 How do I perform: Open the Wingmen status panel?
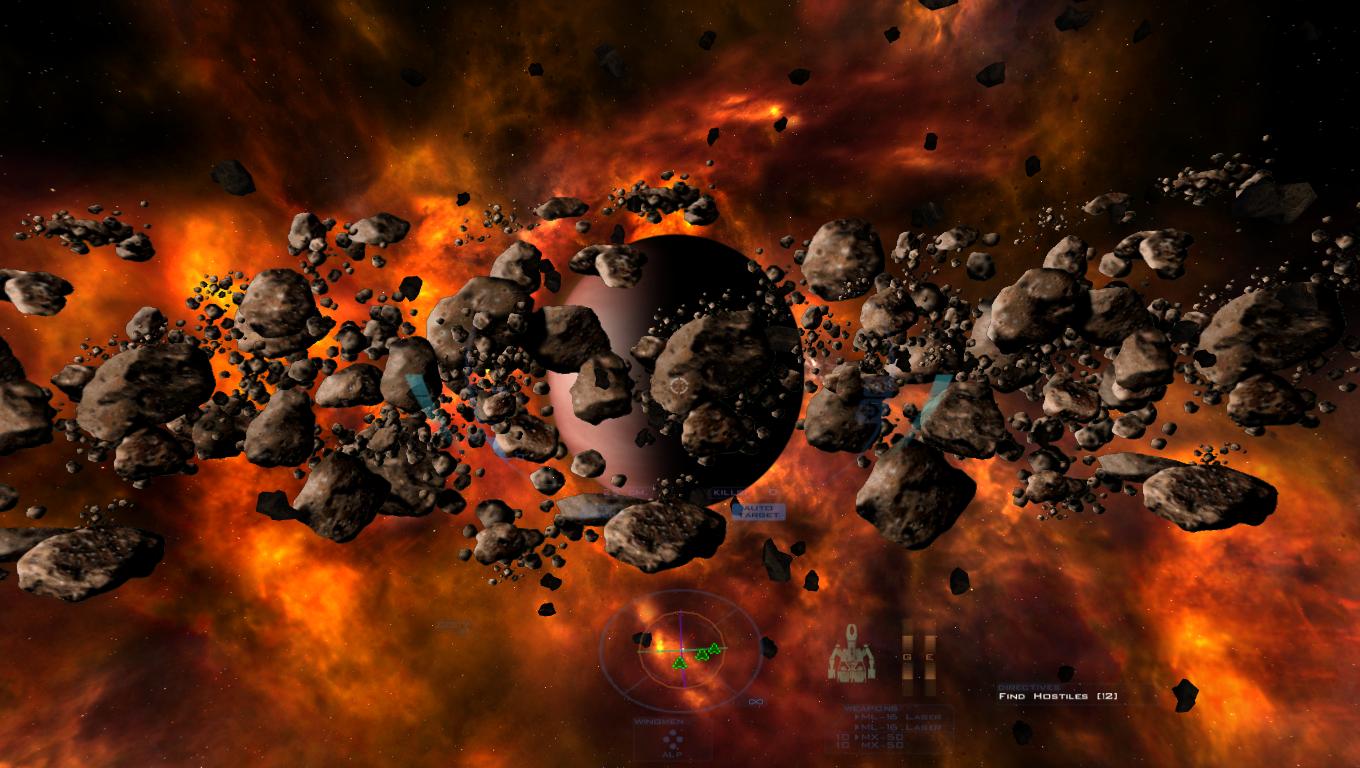click(x=673, y=740)
